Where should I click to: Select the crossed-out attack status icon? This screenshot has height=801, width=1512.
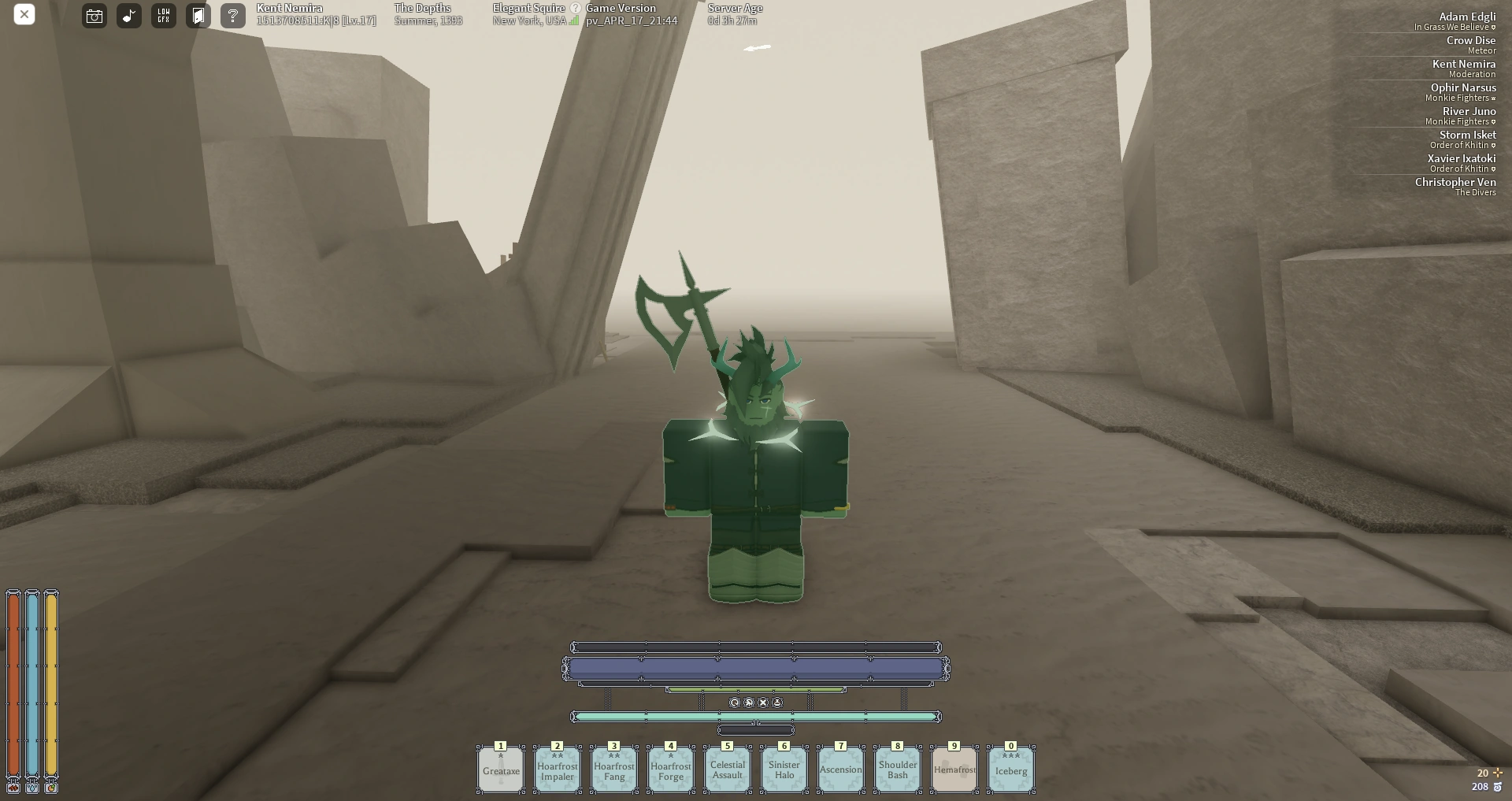(x=748, y=703)
